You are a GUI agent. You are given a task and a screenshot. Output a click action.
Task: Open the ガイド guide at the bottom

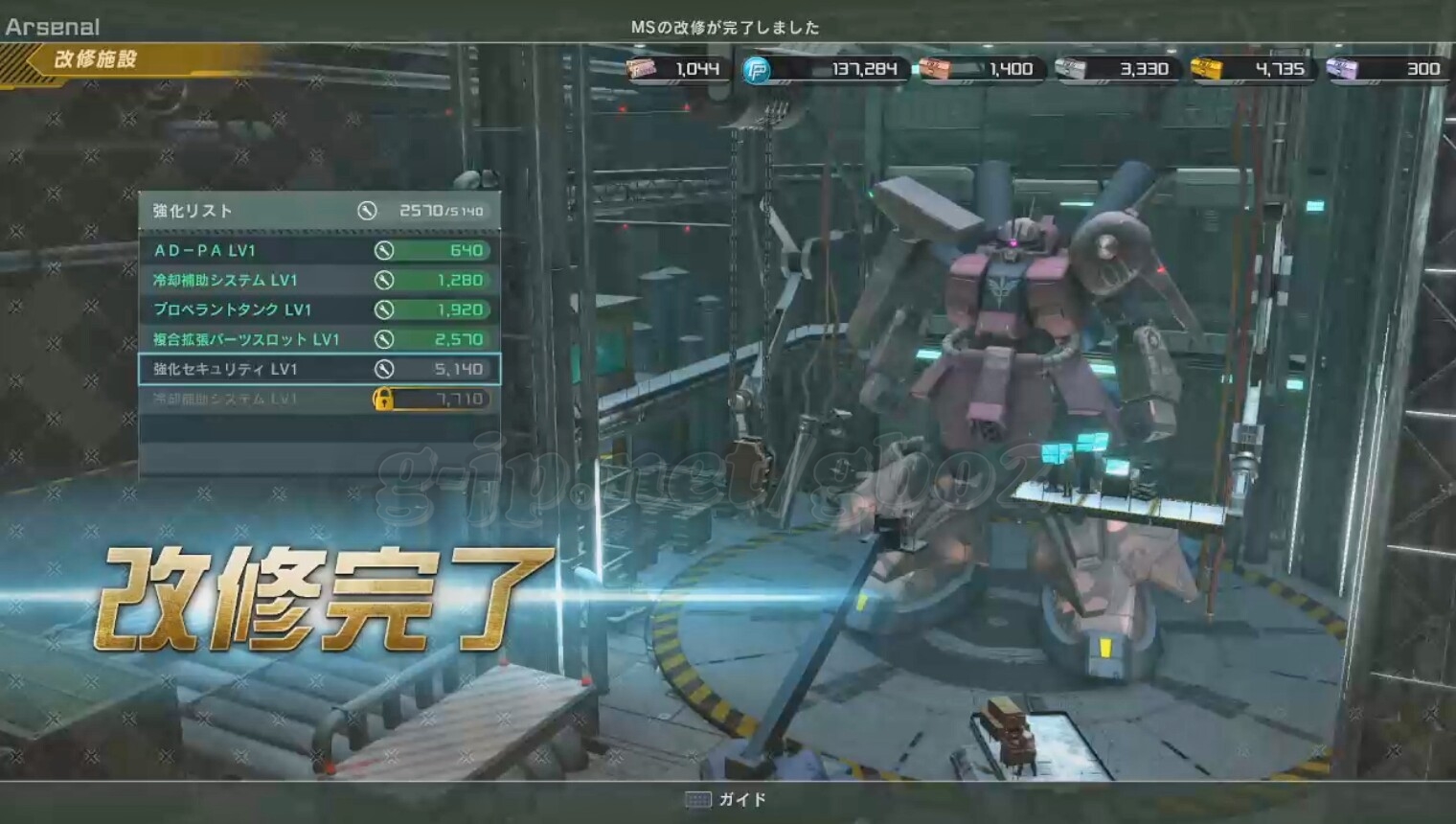click(x=727, y=799)
